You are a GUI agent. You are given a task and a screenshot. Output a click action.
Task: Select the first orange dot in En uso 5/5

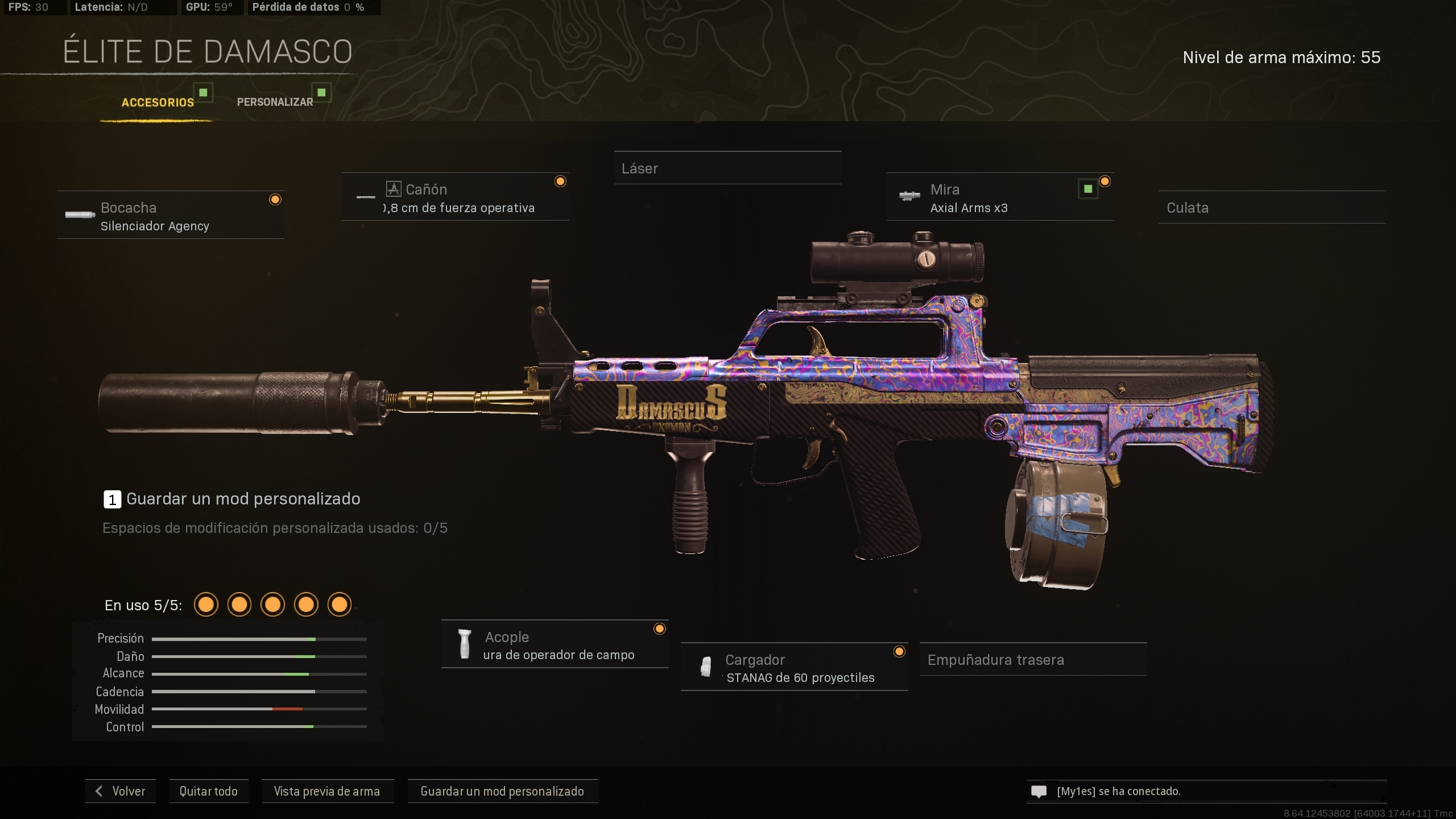click(206, 605)
